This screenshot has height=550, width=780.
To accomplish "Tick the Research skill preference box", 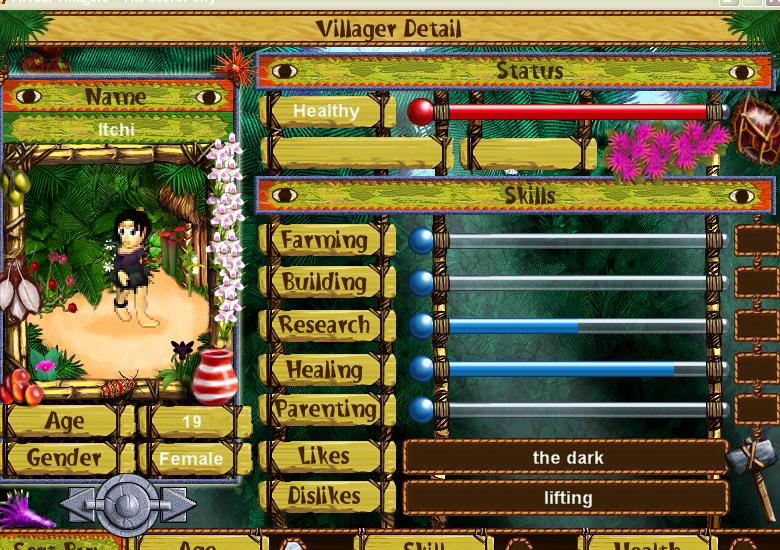I will click(x=756, y=325).
